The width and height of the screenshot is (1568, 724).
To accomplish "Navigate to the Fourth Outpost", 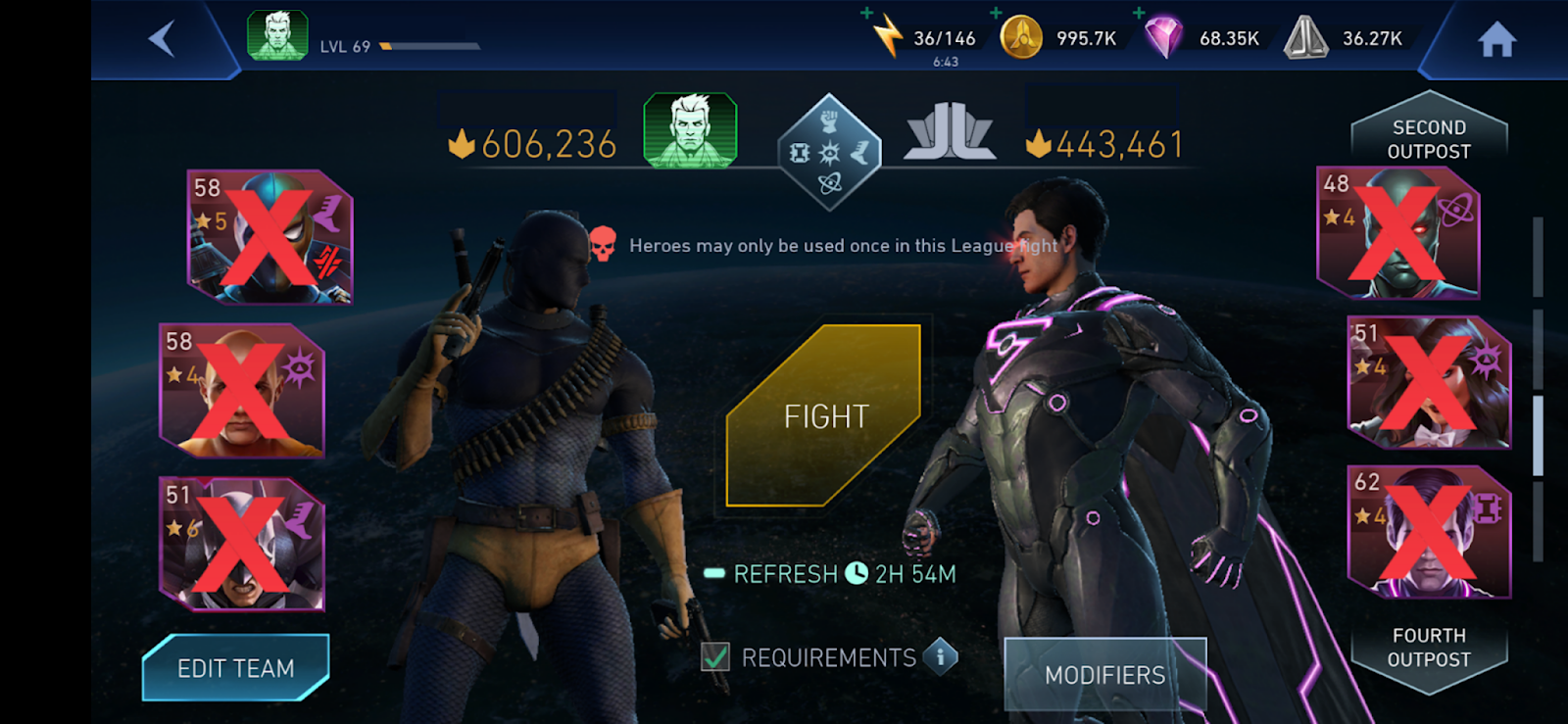I will pyautogui.click(x=1429, y=647).
